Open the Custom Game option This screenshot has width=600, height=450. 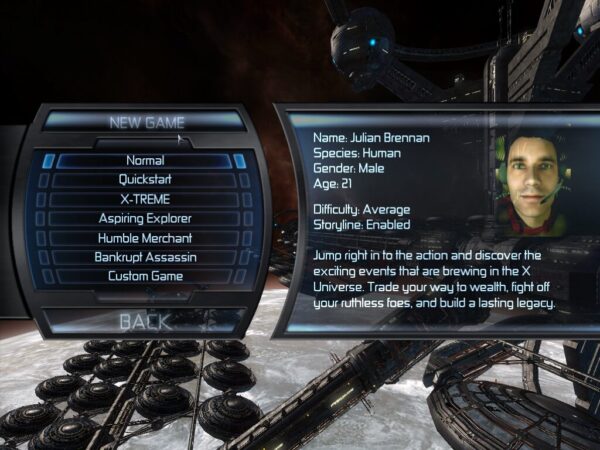click(145, 276)
